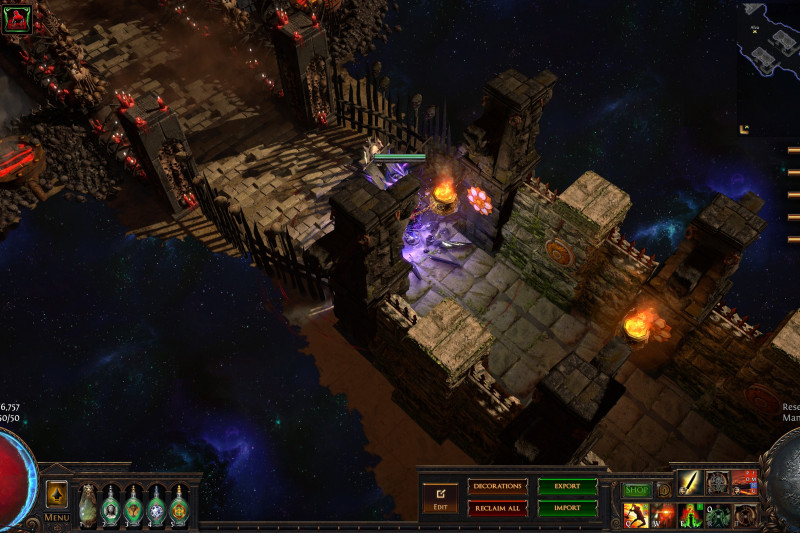
Task: Click the gold coin icon beside Shop
Action: [663, 490]
